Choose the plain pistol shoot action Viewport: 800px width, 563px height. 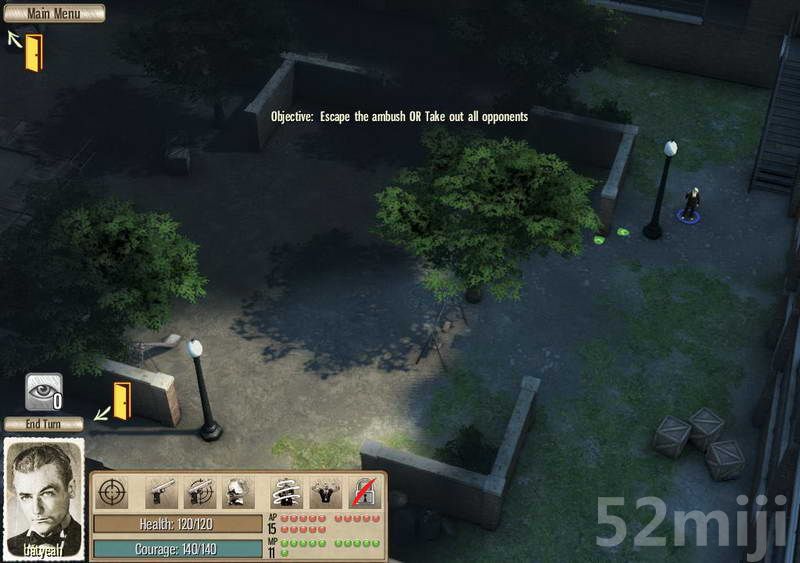click(162, 492)
